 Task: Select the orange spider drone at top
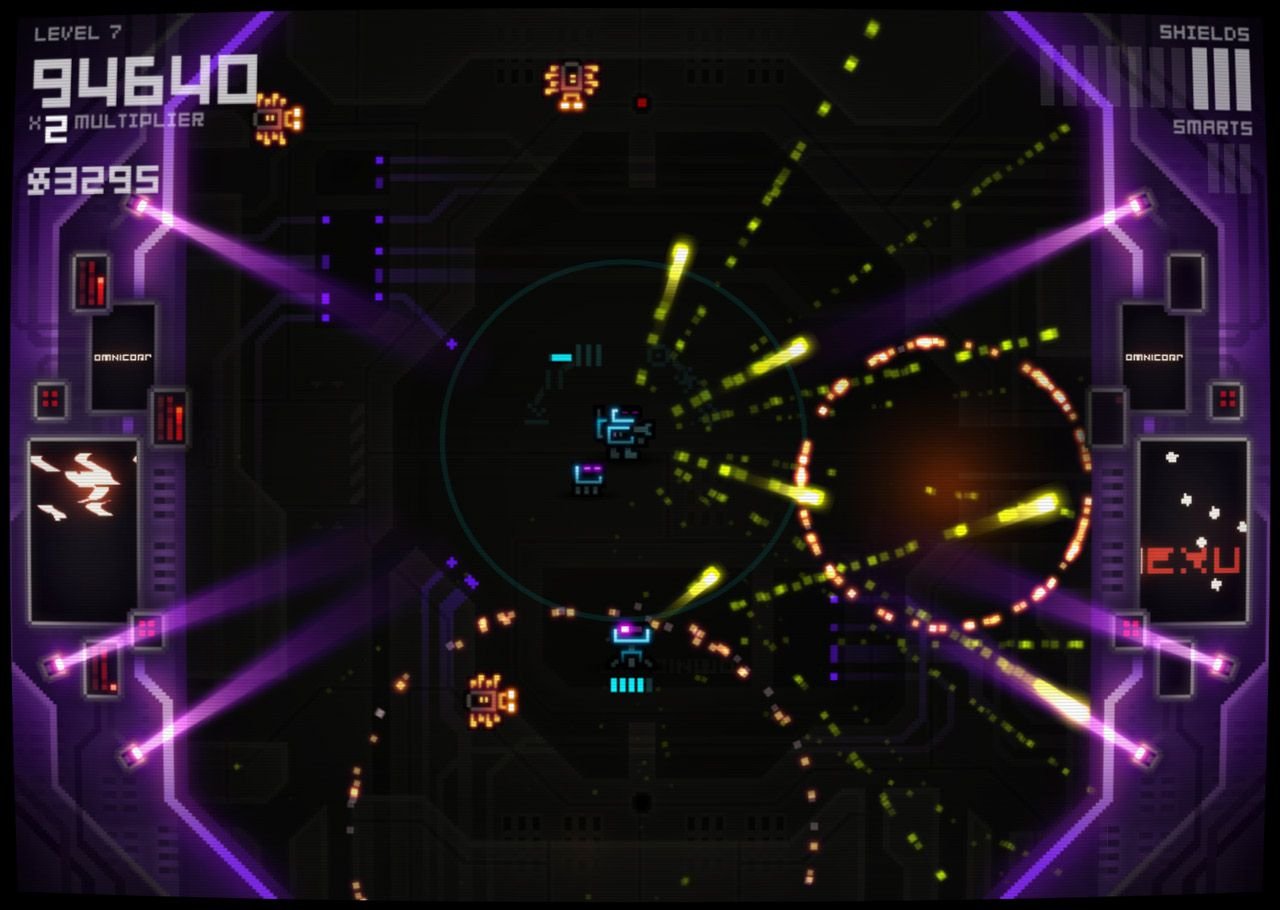pos(571,83)
